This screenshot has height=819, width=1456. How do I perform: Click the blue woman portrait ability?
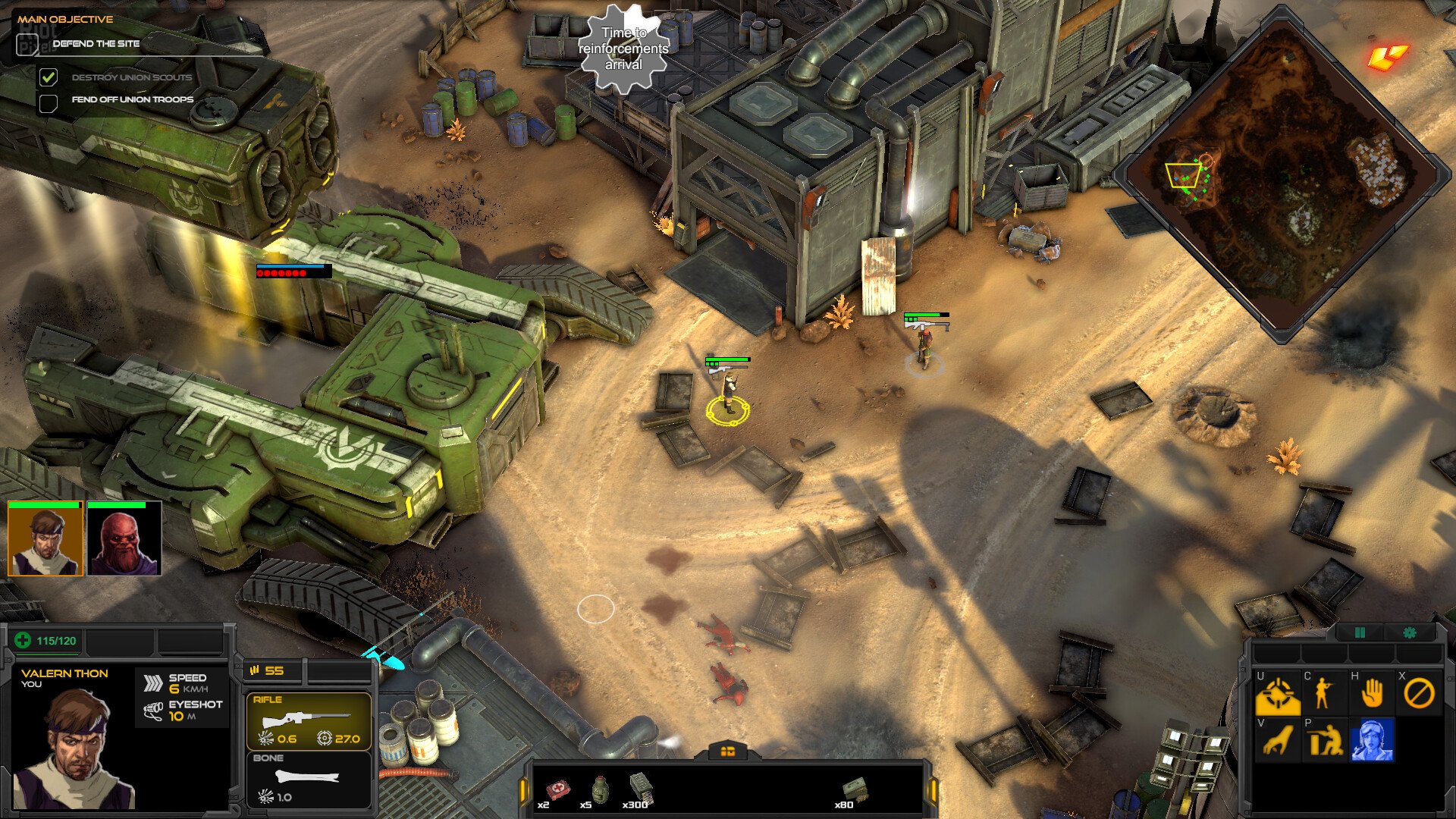pos(1372,740)
